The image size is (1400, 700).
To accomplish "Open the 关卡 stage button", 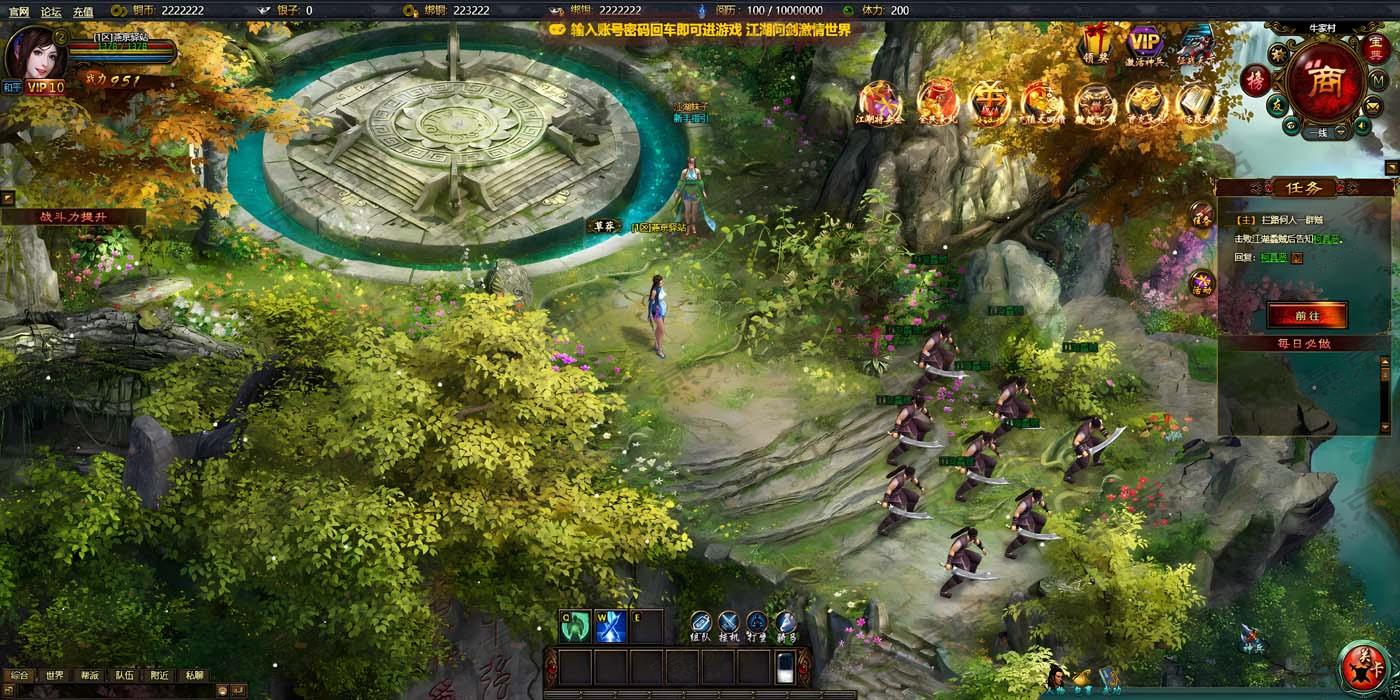I will [1362, 668].
